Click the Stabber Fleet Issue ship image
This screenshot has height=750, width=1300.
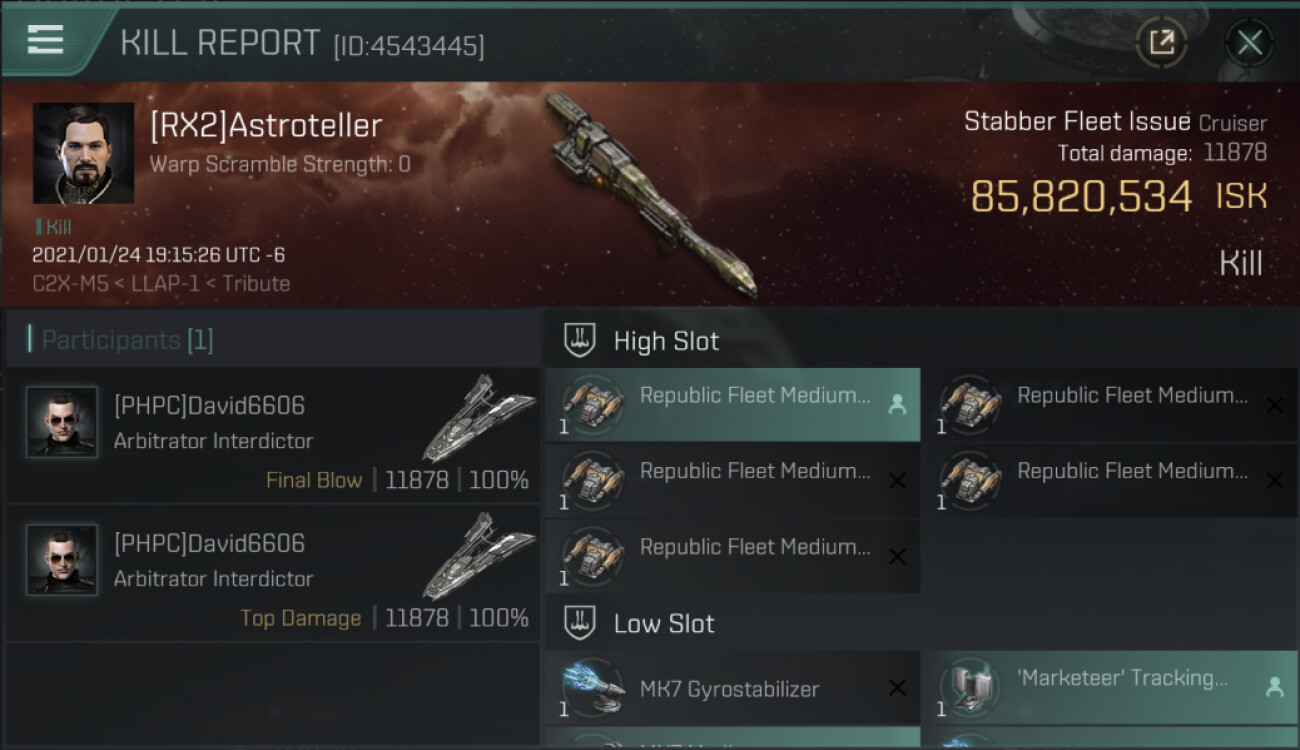[650, 195]
